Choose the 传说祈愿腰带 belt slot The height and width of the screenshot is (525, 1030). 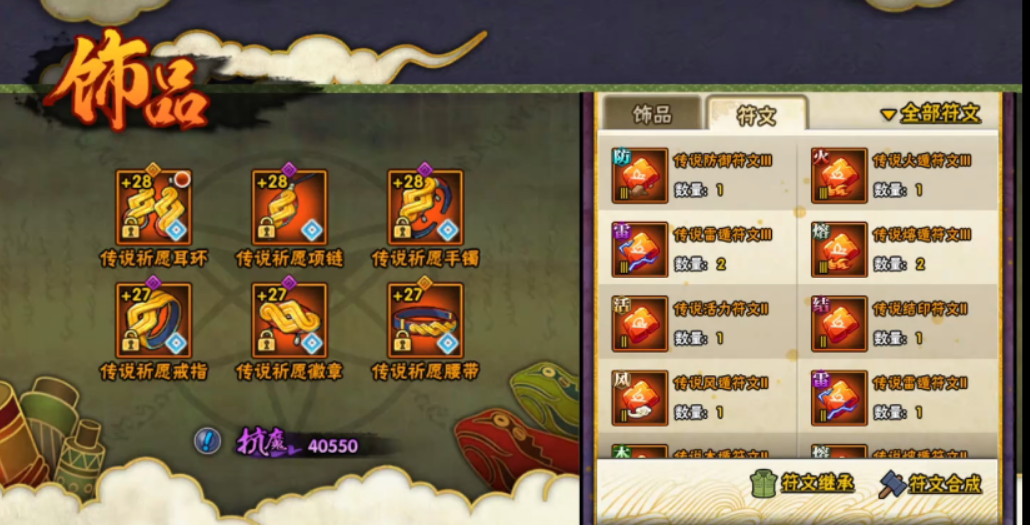(425, 320)
